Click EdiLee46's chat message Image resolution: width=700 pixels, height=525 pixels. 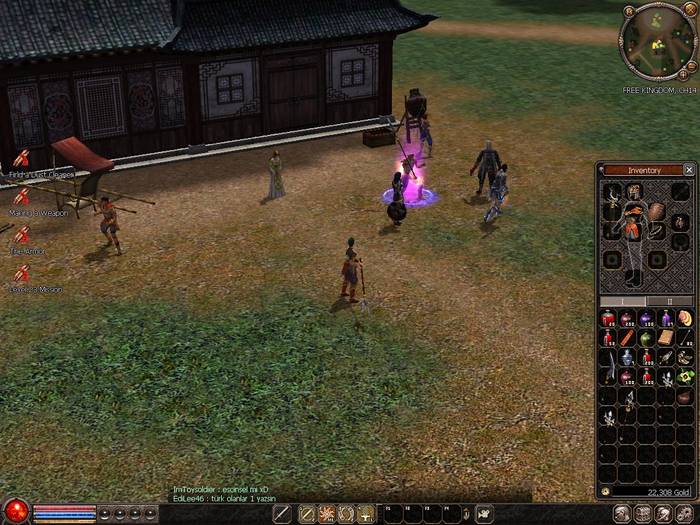224,497
